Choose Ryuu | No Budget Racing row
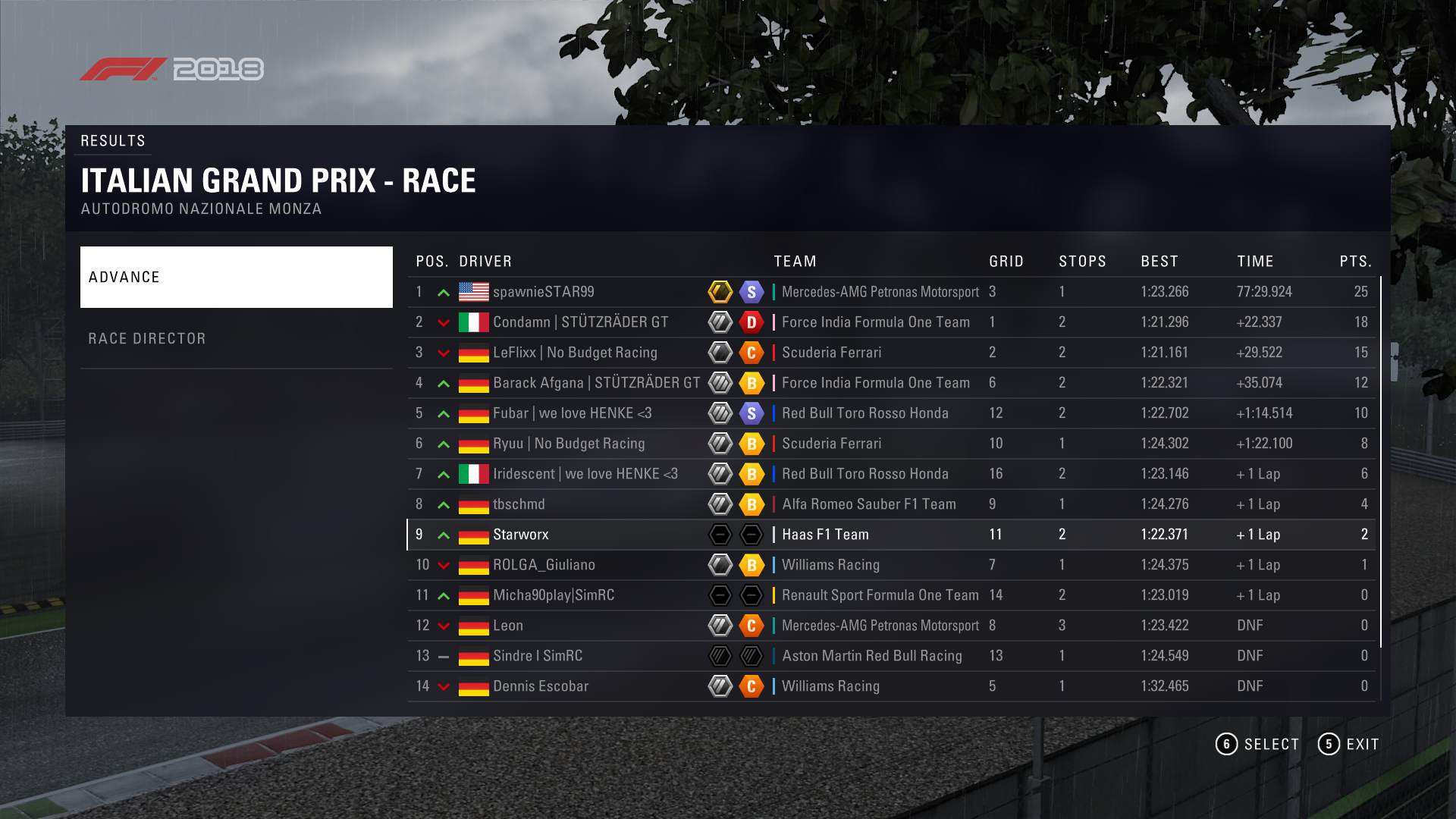The image size is (1456, 819). (891, 444)
